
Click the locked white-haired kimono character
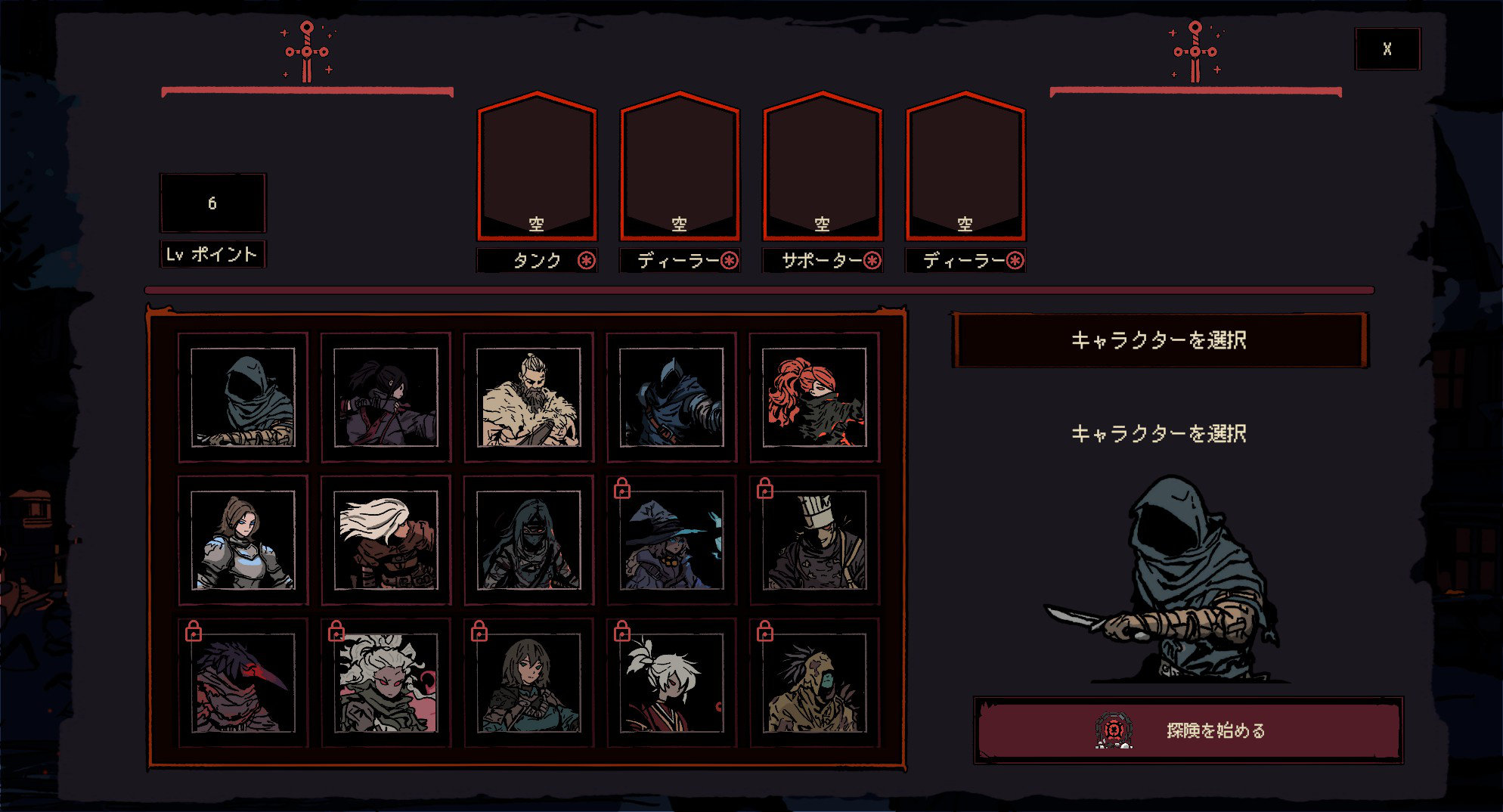tap(671, 683)
